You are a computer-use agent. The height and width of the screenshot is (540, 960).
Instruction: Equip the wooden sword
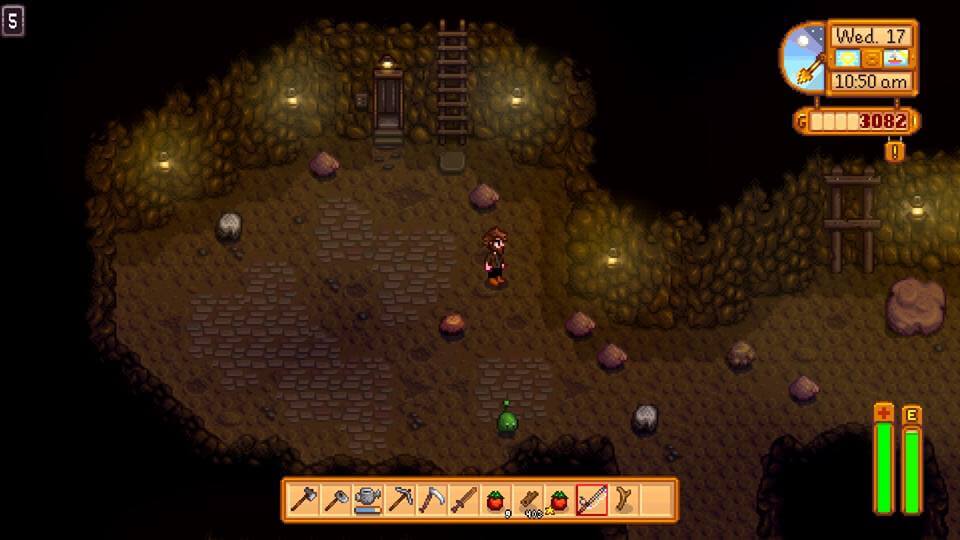click(x=463, y=499)
